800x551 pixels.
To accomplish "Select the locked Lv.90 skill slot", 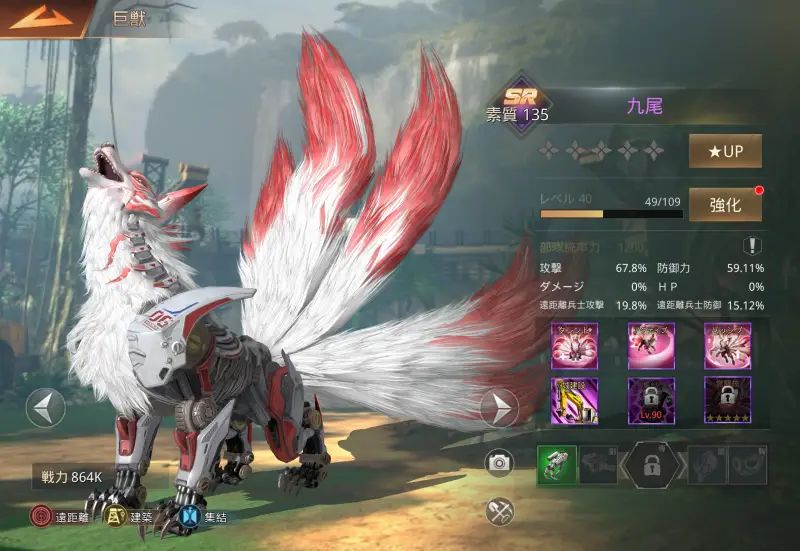I will tap(651, 400).
